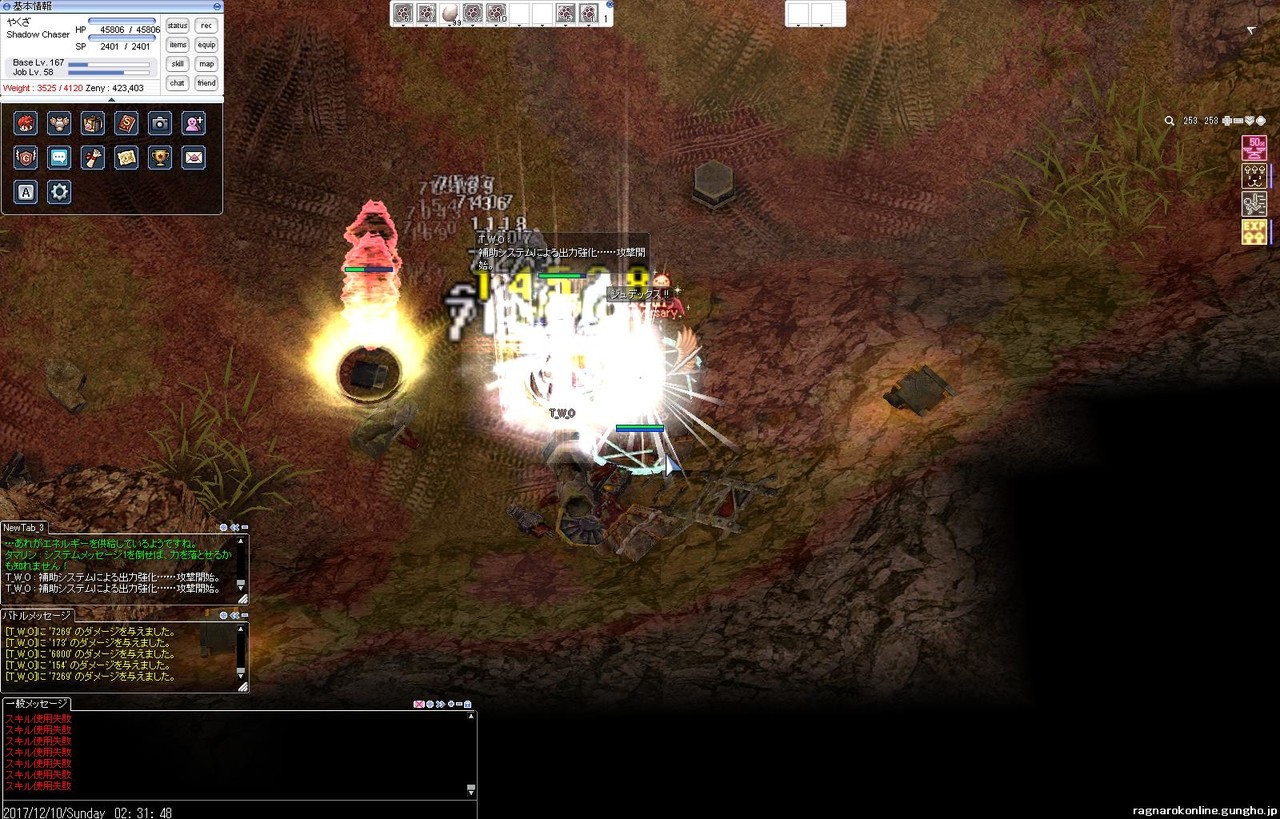Screen dimensions: 1280x819
Task: Collapse the 基本情報 window
Action: [x=217, y=6]
